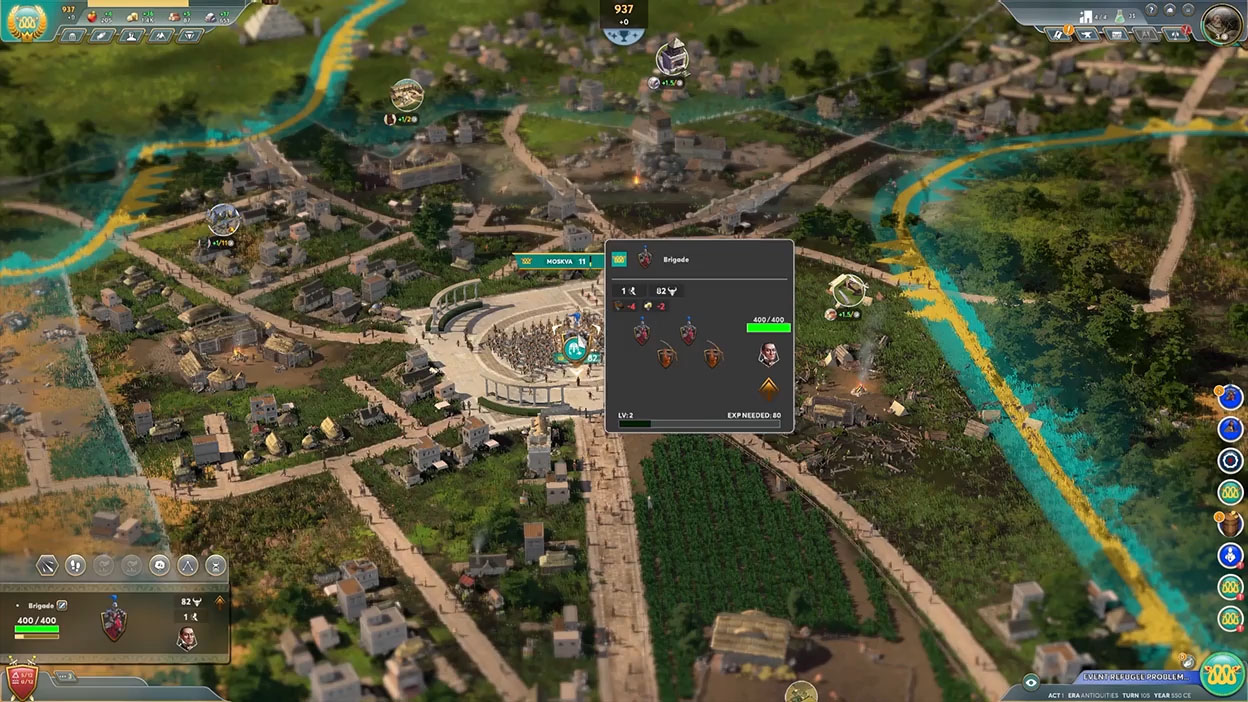Click the eye visibility icon at the bottom right

coord(1032,682)
